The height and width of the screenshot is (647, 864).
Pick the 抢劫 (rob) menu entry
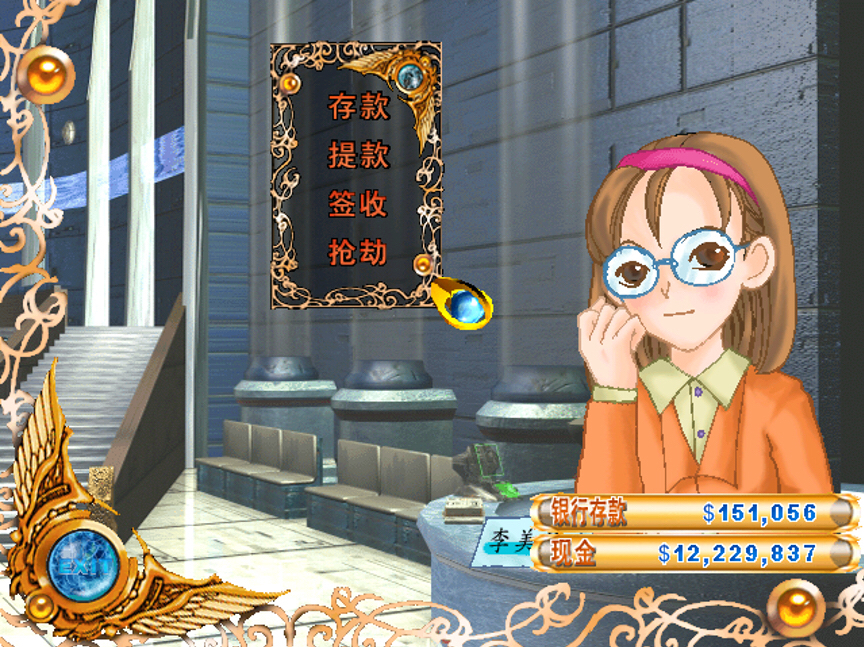coord(357,253)
